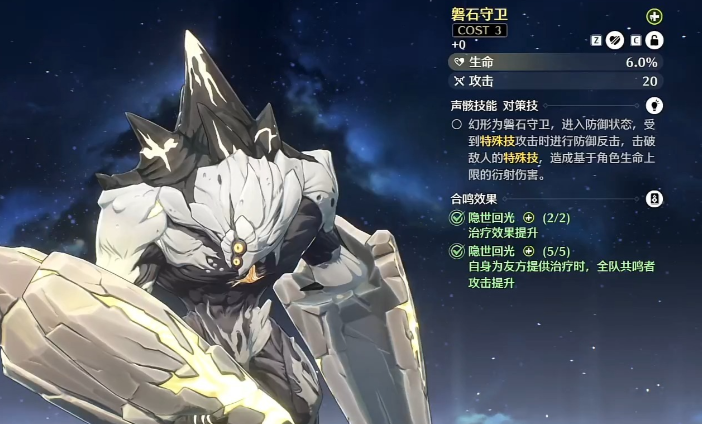This screenshot has width=702, height=424.
Task: Open the lightbulb hint for 声骸技能
Action: pos(655,104)
